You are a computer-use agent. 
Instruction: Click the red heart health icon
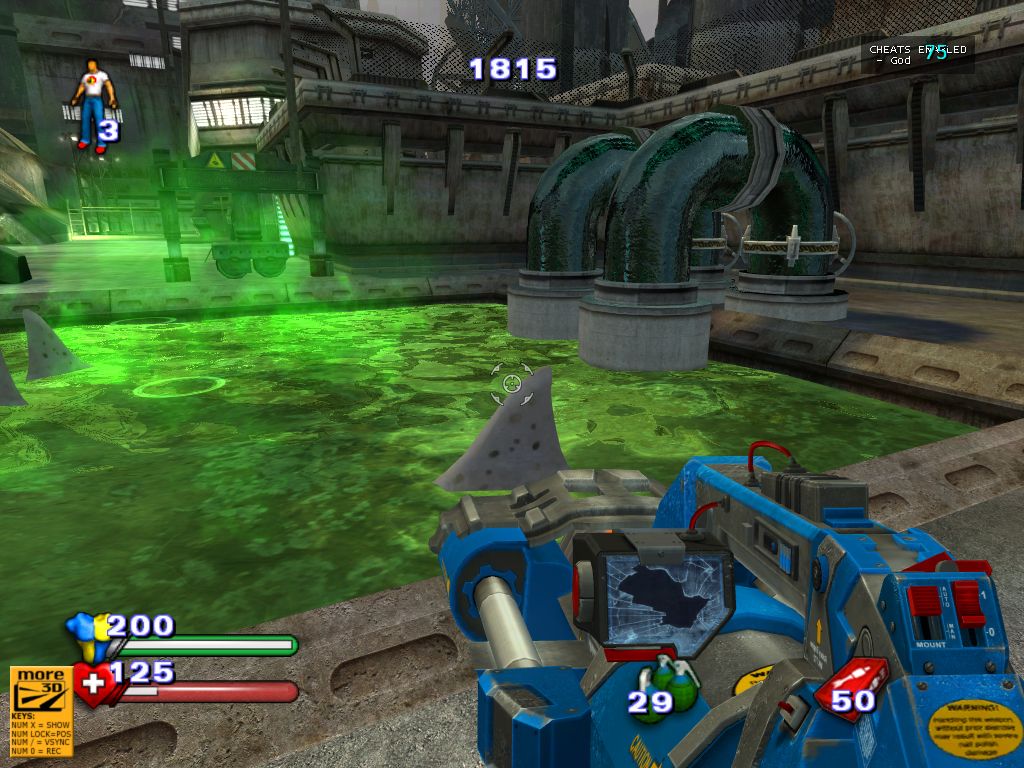(92, 686)
